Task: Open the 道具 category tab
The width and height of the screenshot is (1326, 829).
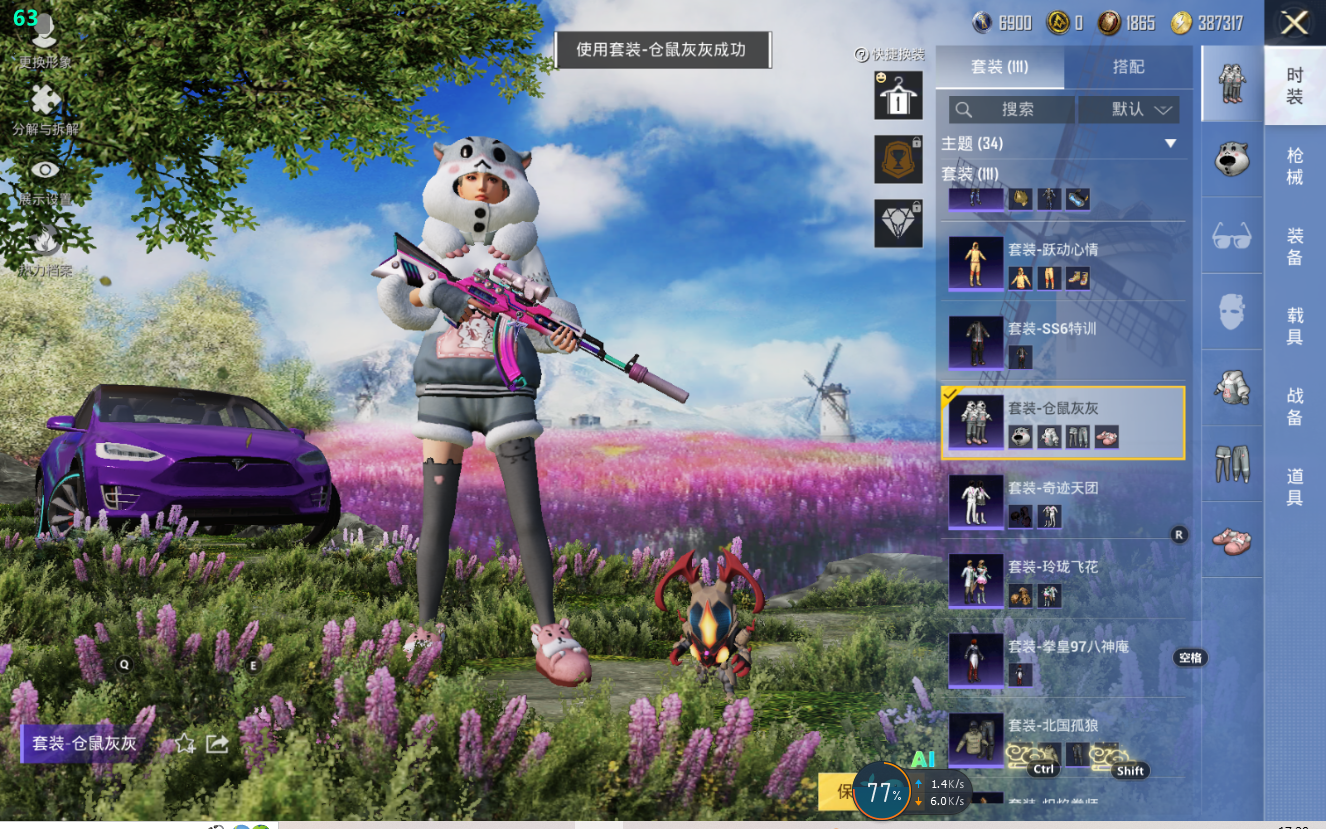Action: 1295,486
